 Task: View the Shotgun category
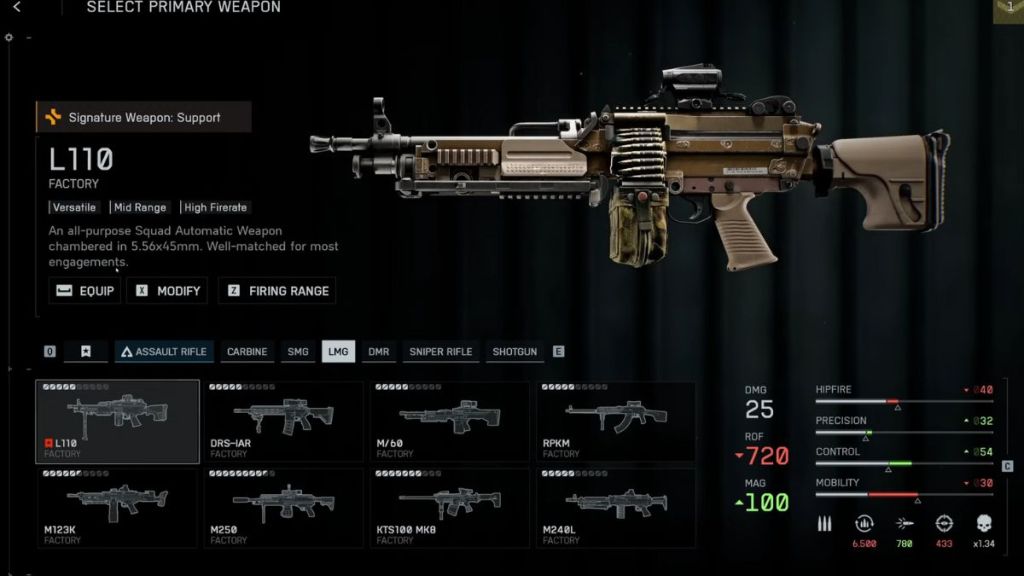click(514, 352)
